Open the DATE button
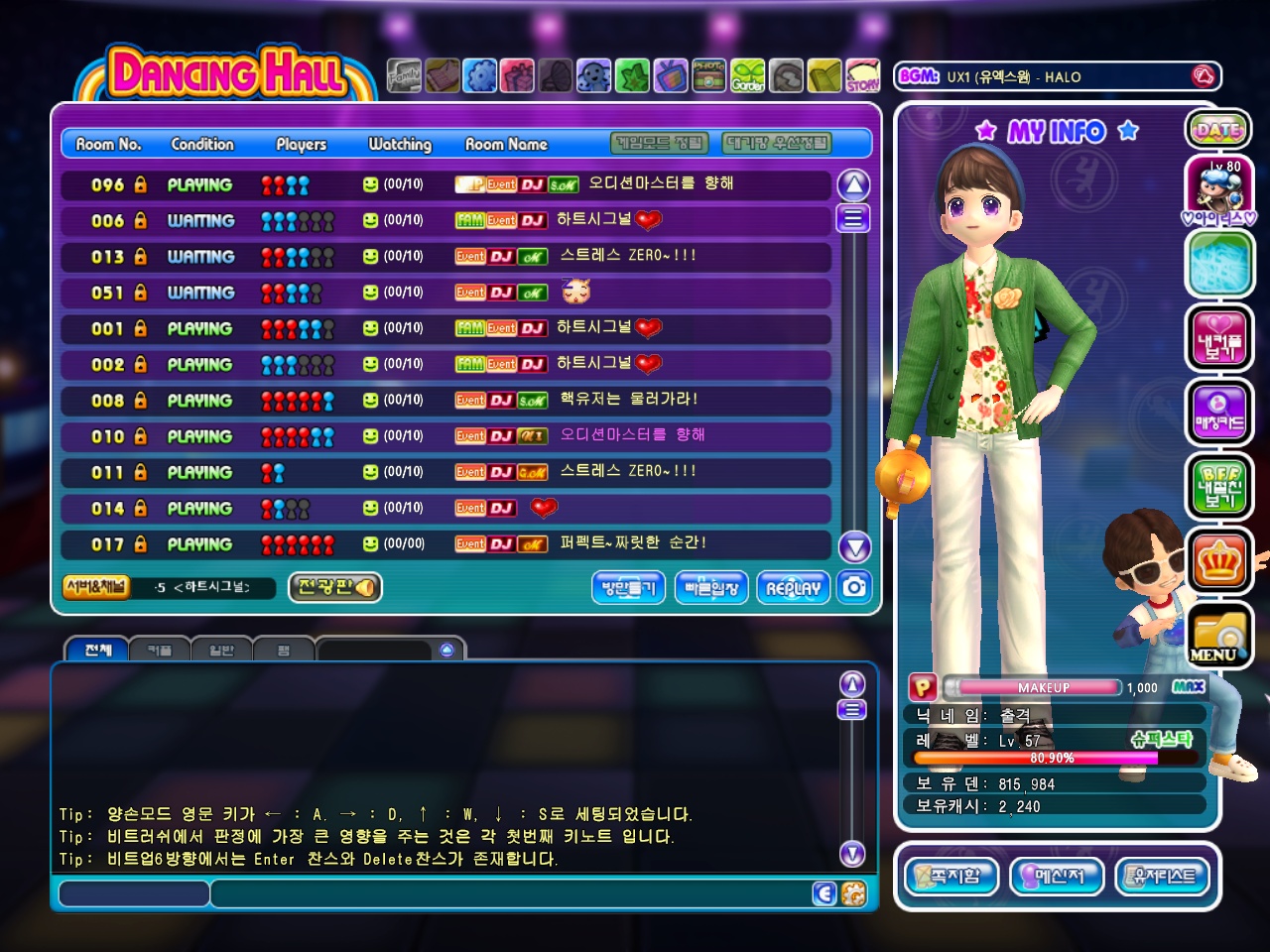This screenshot has height=952, width=1270. pyautogui.click(x=1217, y=129)
